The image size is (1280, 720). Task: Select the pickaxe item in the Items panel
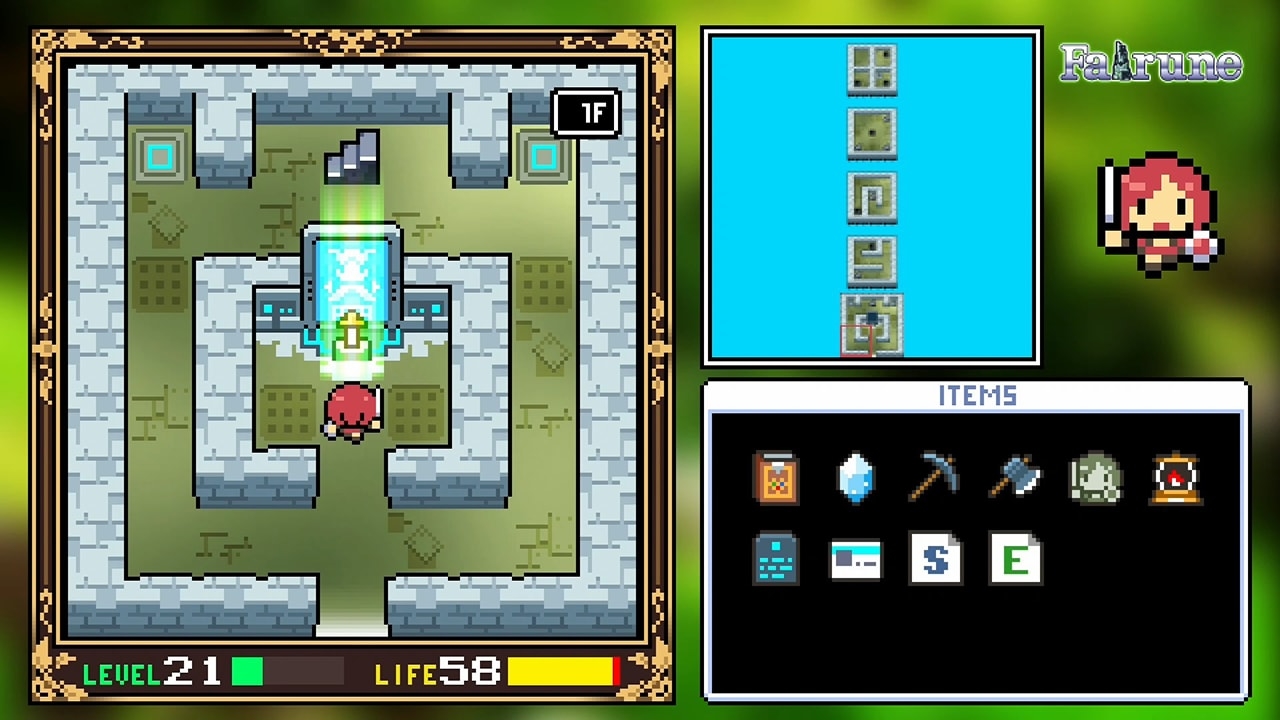935,478
